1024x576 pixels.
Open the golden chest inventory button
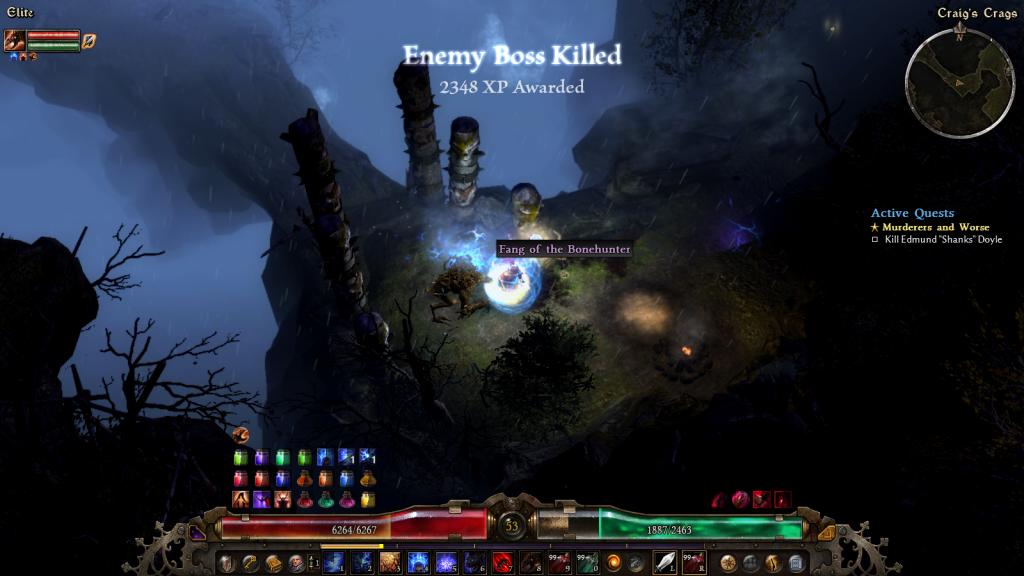coord(273,563)
